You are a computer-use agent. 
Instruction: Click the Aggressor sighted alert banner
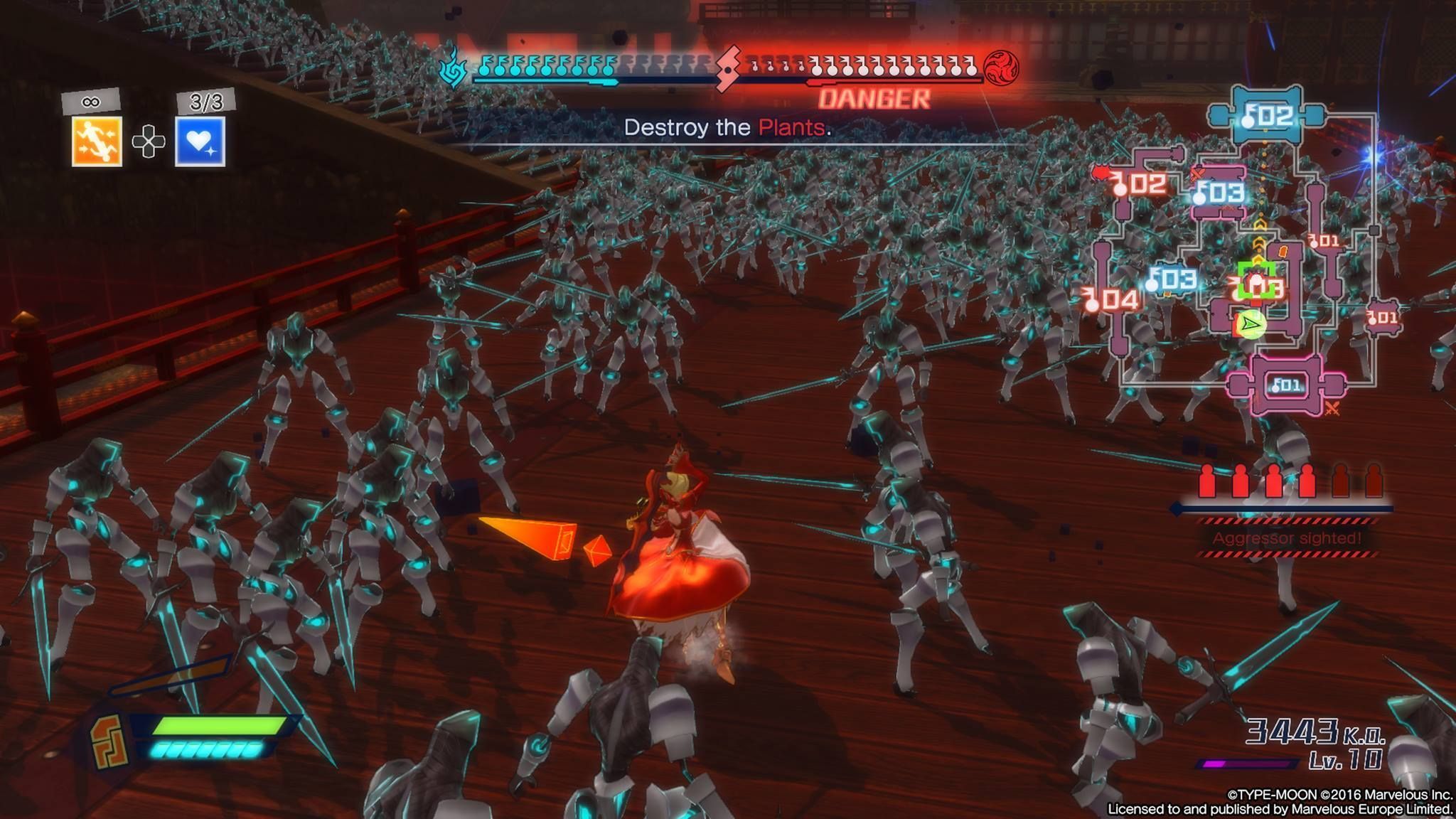[1287, 538]
